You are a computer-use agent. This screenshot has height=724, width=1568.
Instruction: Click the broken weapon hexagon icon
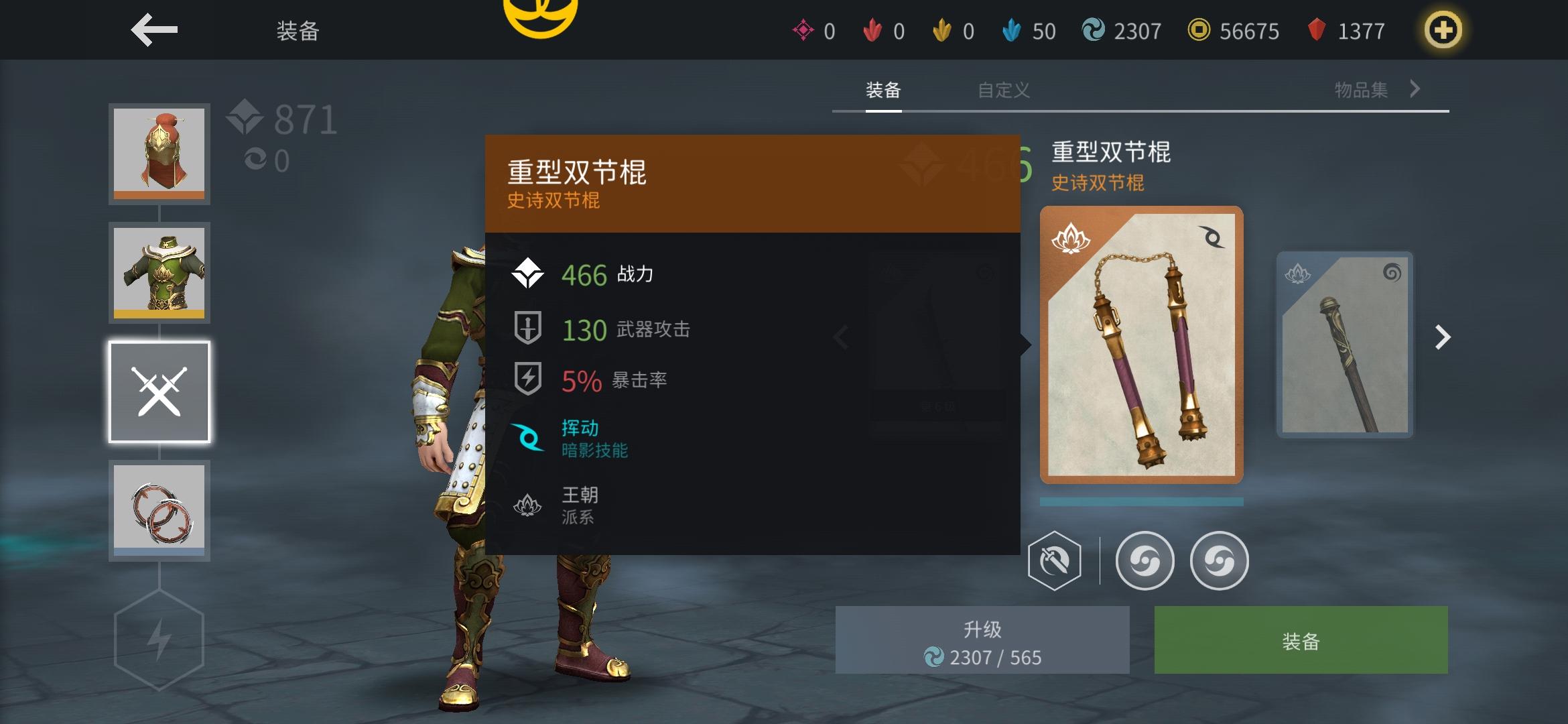tap(1055, 562)
